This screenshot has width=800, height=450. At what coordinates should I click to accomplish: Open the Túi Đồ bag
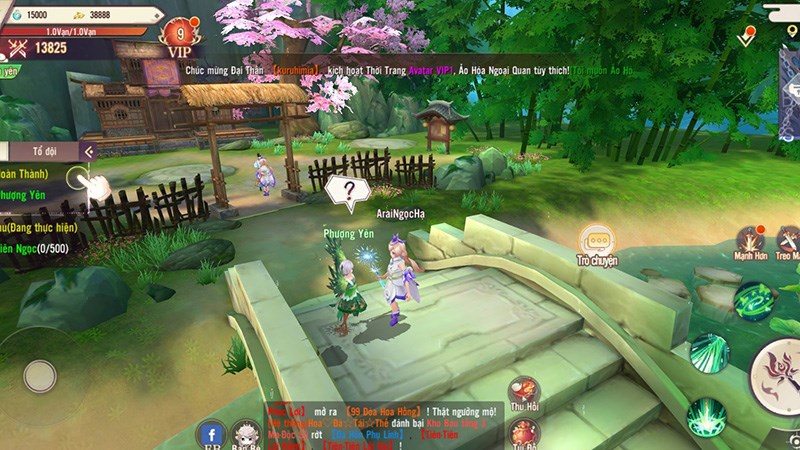pyautogui.click(x=525, y=432)
